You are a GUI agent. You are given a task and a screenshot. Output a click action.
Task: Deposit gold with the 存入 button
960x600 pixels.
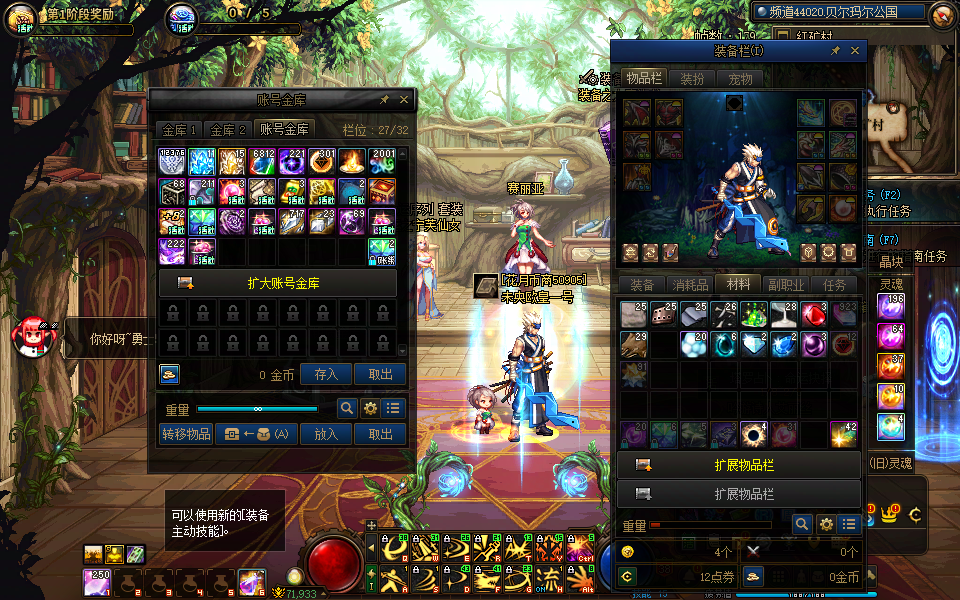(326, 374)
